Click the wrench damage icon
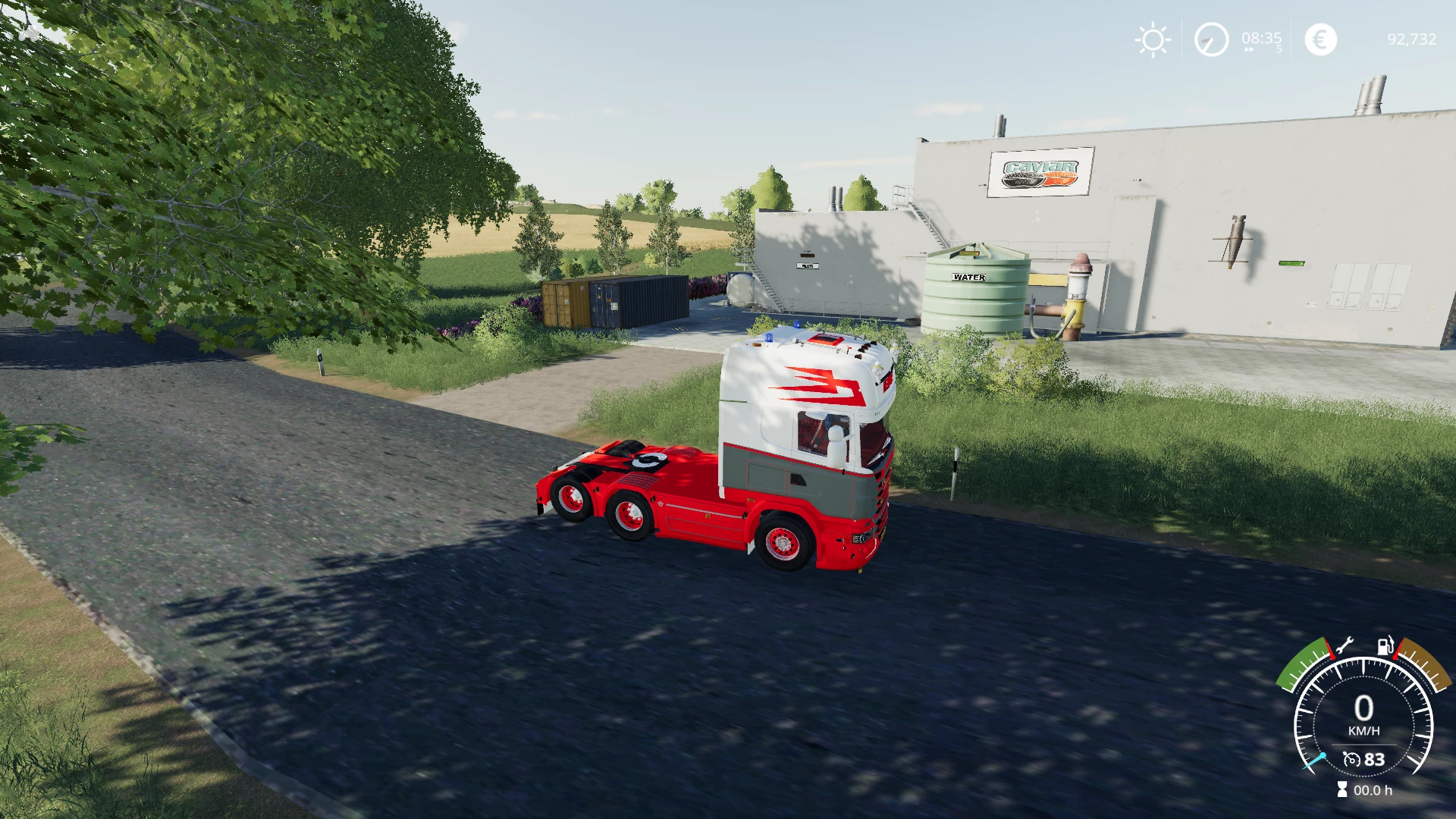The height and width of the screenshot is (819, 1456). pos(1344,646)
